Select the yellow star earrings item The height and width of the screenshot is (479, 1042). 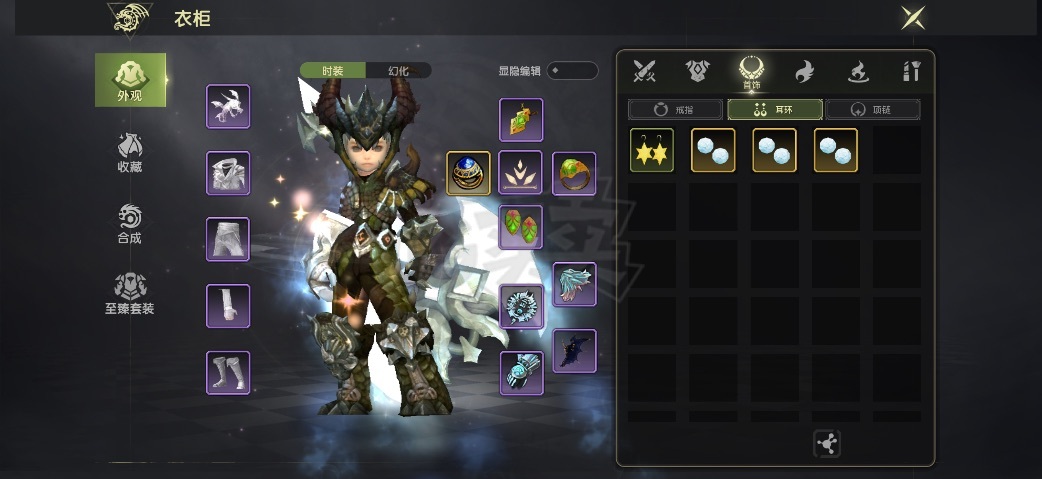(x=652, y=150)
